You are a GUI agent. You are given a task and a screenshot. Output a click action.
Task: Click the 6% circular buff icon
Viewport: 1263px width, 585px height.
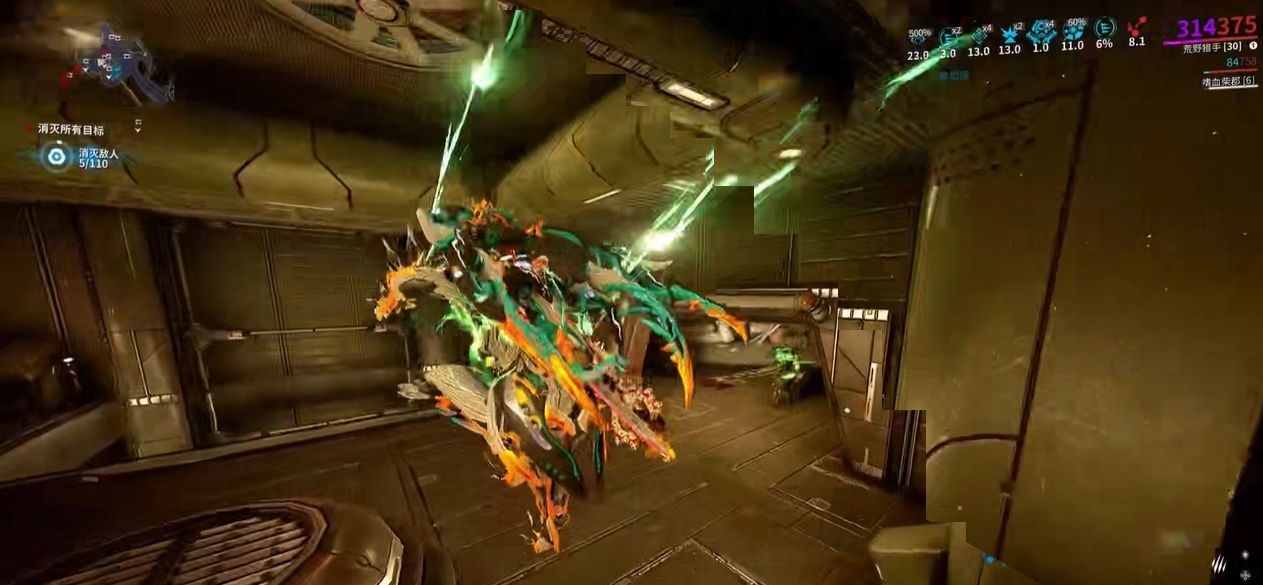1105,30
